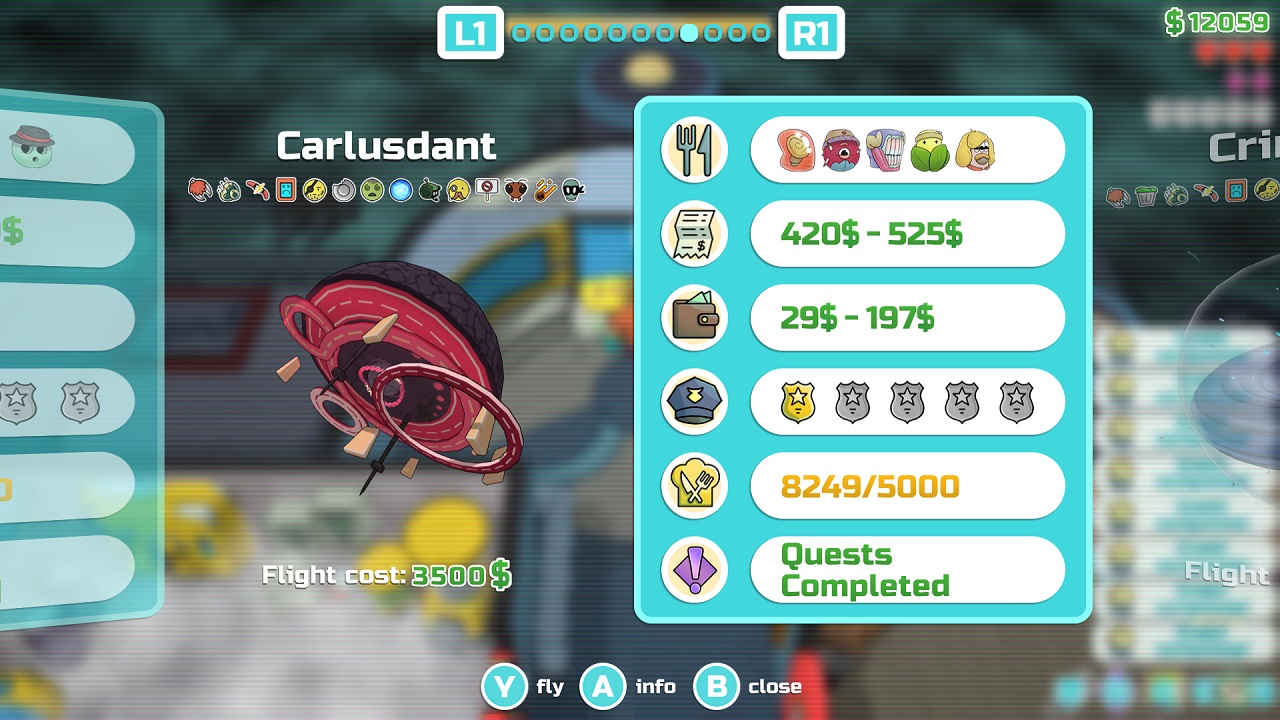The image size is (1280, 720).
Task: Click the cabbage ingredient icon
Action: pos(928,150)
